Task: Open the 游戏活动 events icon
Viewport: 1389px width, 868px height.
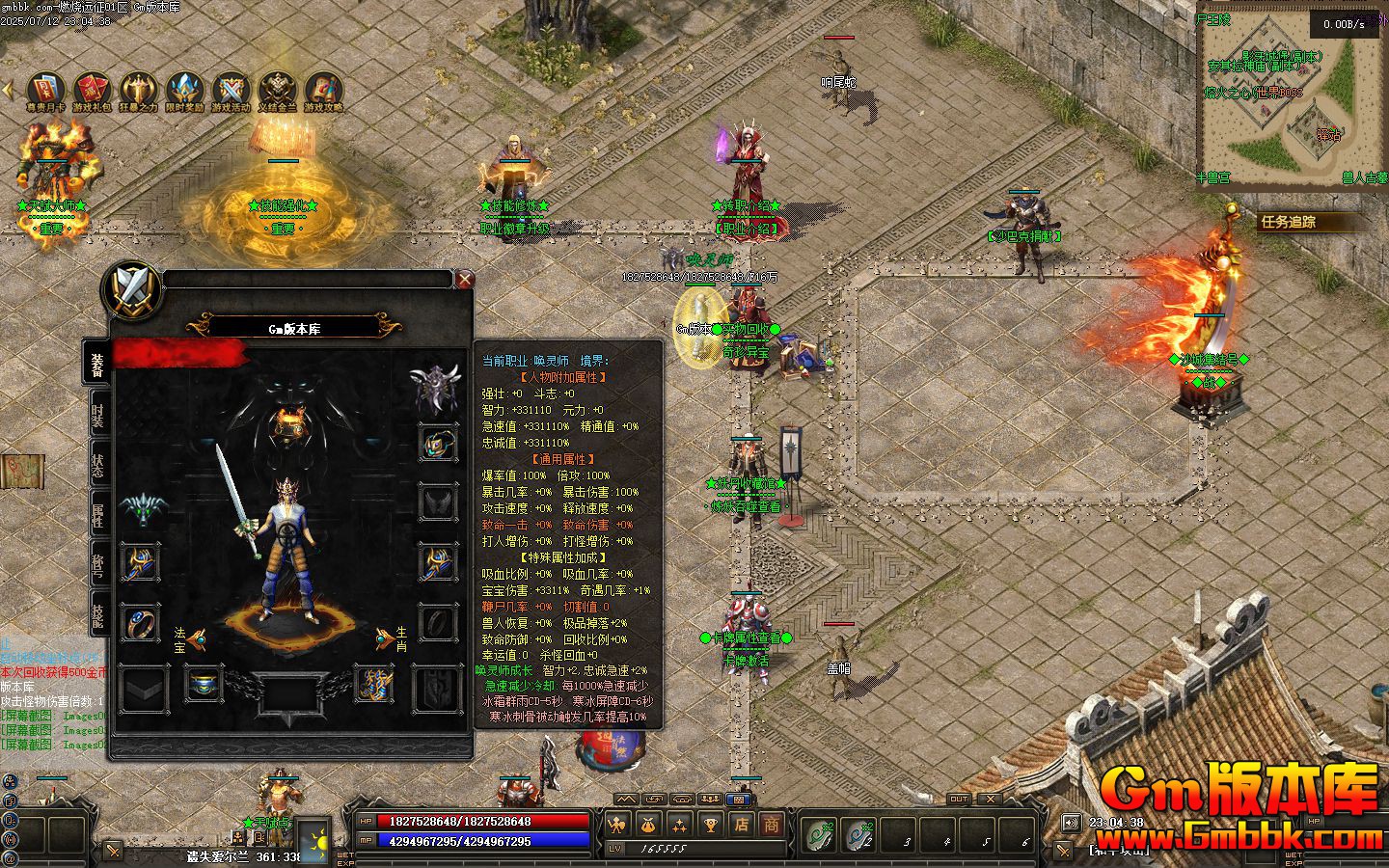Action: pyautogui.click(x=231, y=91)
